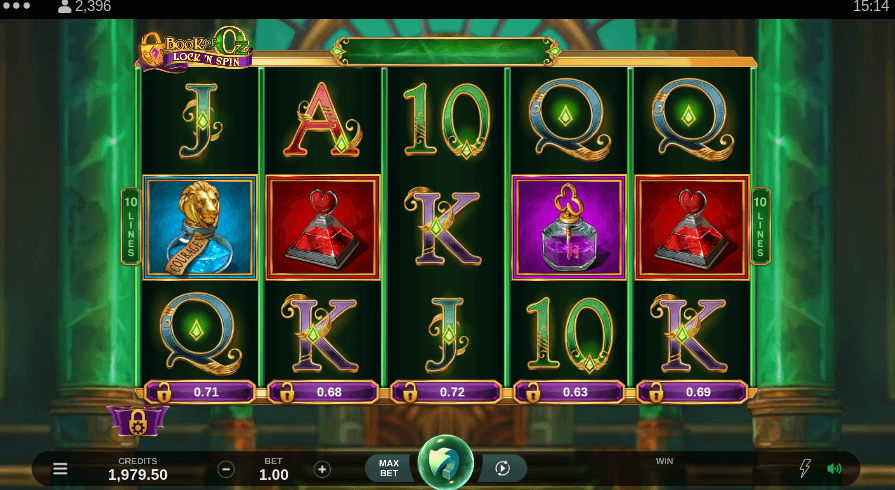Lock the second reel for 0.68
Screen dimensions: 895x490
pos(321,392)
